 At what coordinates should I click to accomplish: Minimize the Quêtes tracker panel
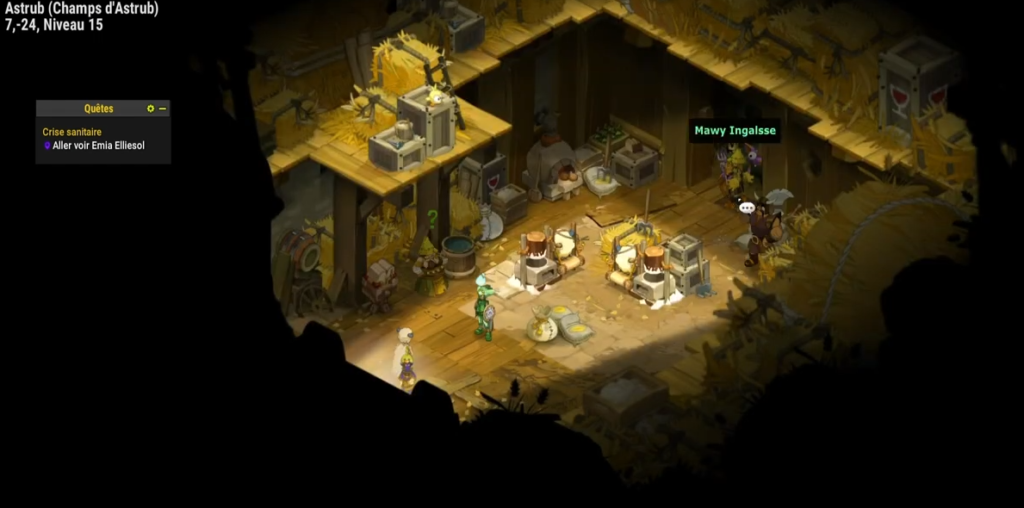[x=163, y=109]
